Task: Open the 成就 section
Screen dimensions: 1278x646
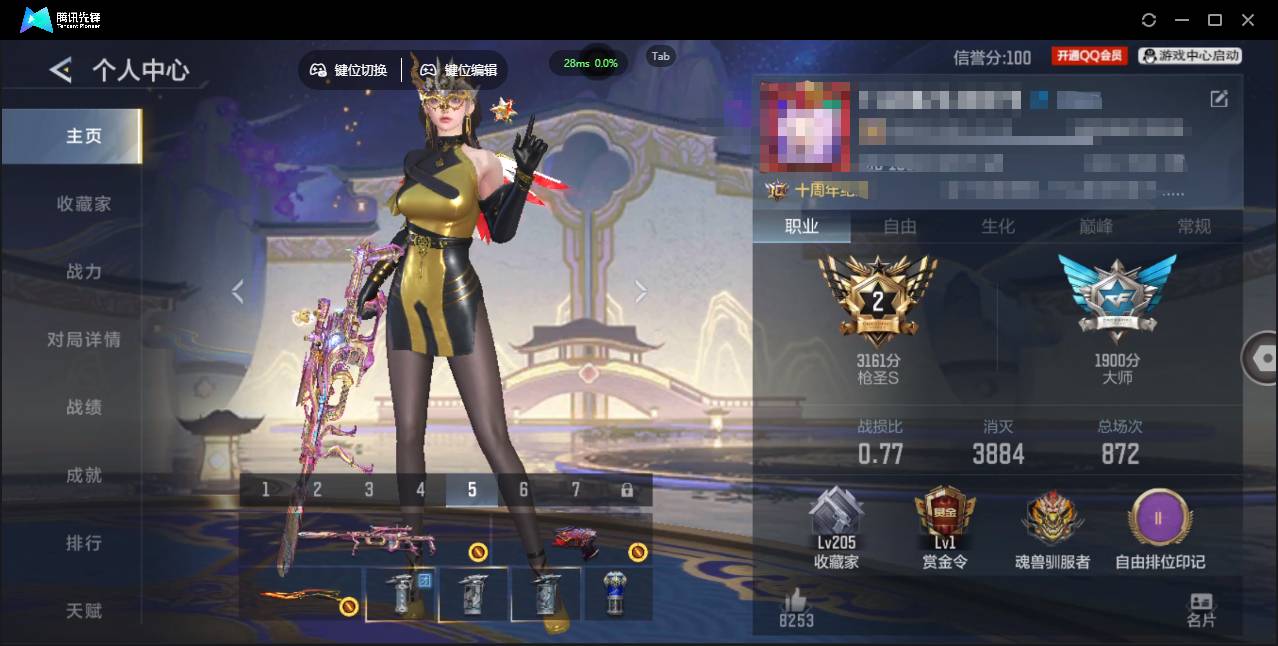Action: coord(84,476)
